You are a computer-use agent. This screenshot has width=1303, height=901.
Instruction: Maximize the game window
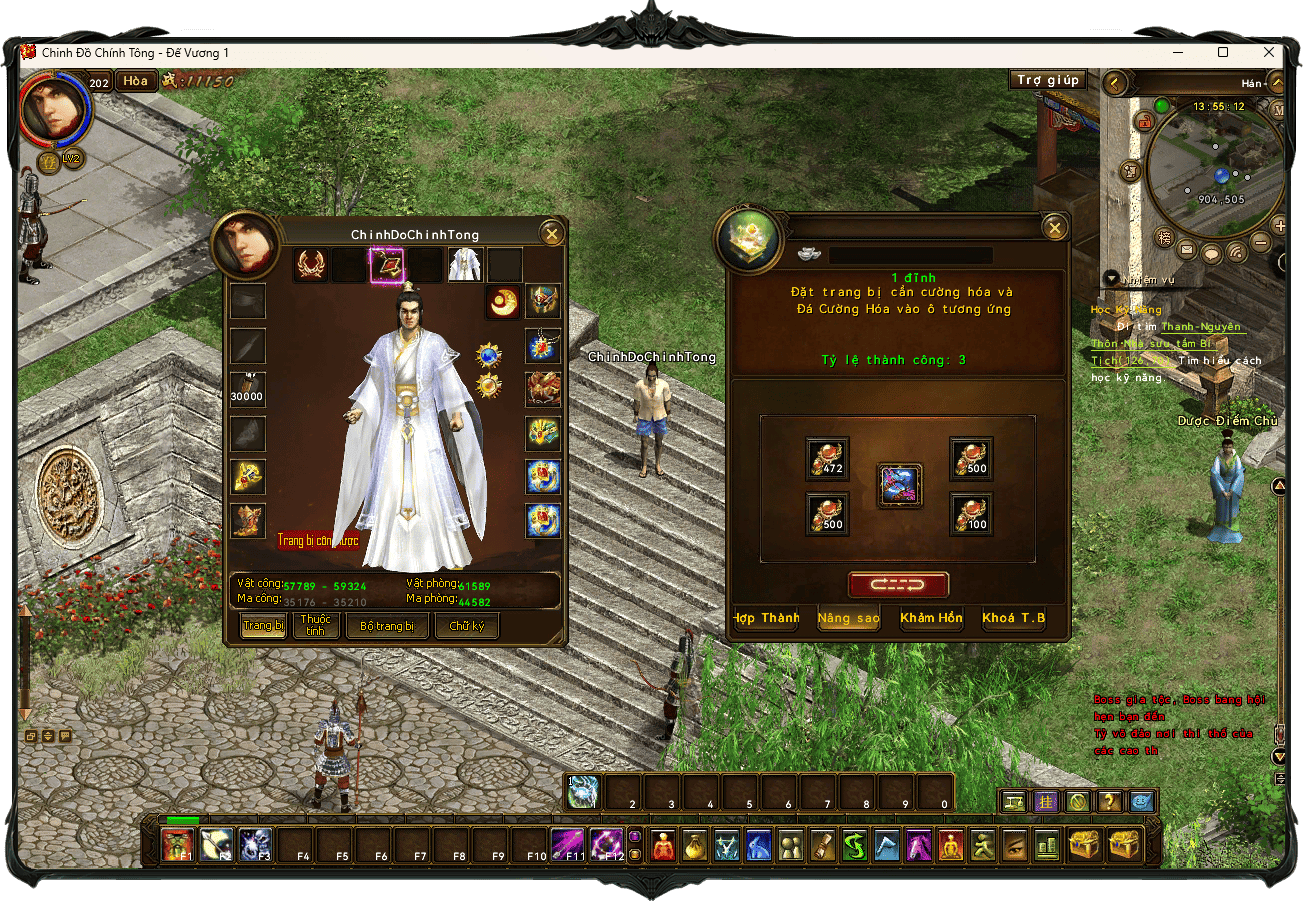click(x=1223, y=52)
